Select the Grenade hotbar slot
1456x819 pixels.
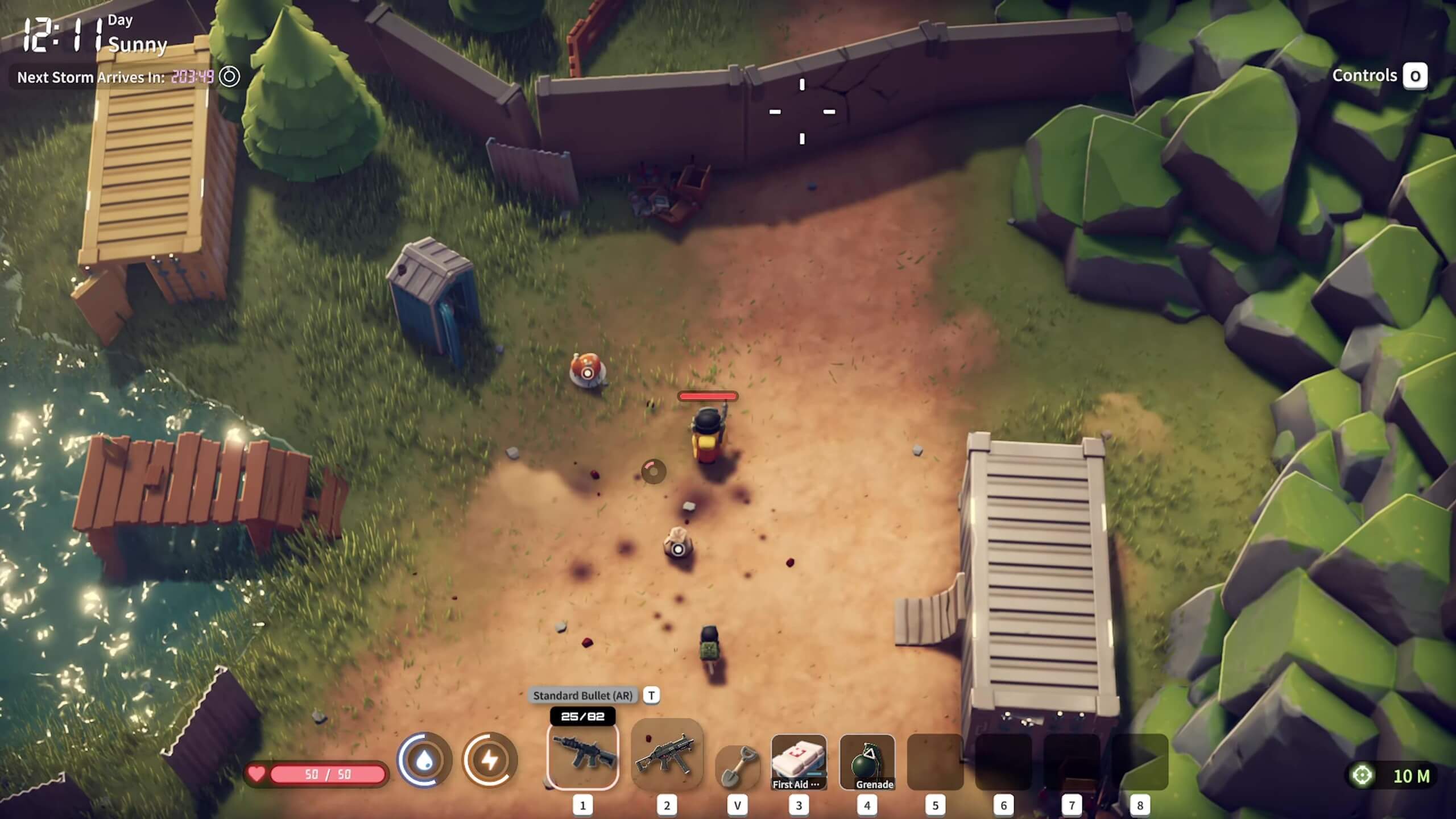pyautogui.click(x=867, y=762)
